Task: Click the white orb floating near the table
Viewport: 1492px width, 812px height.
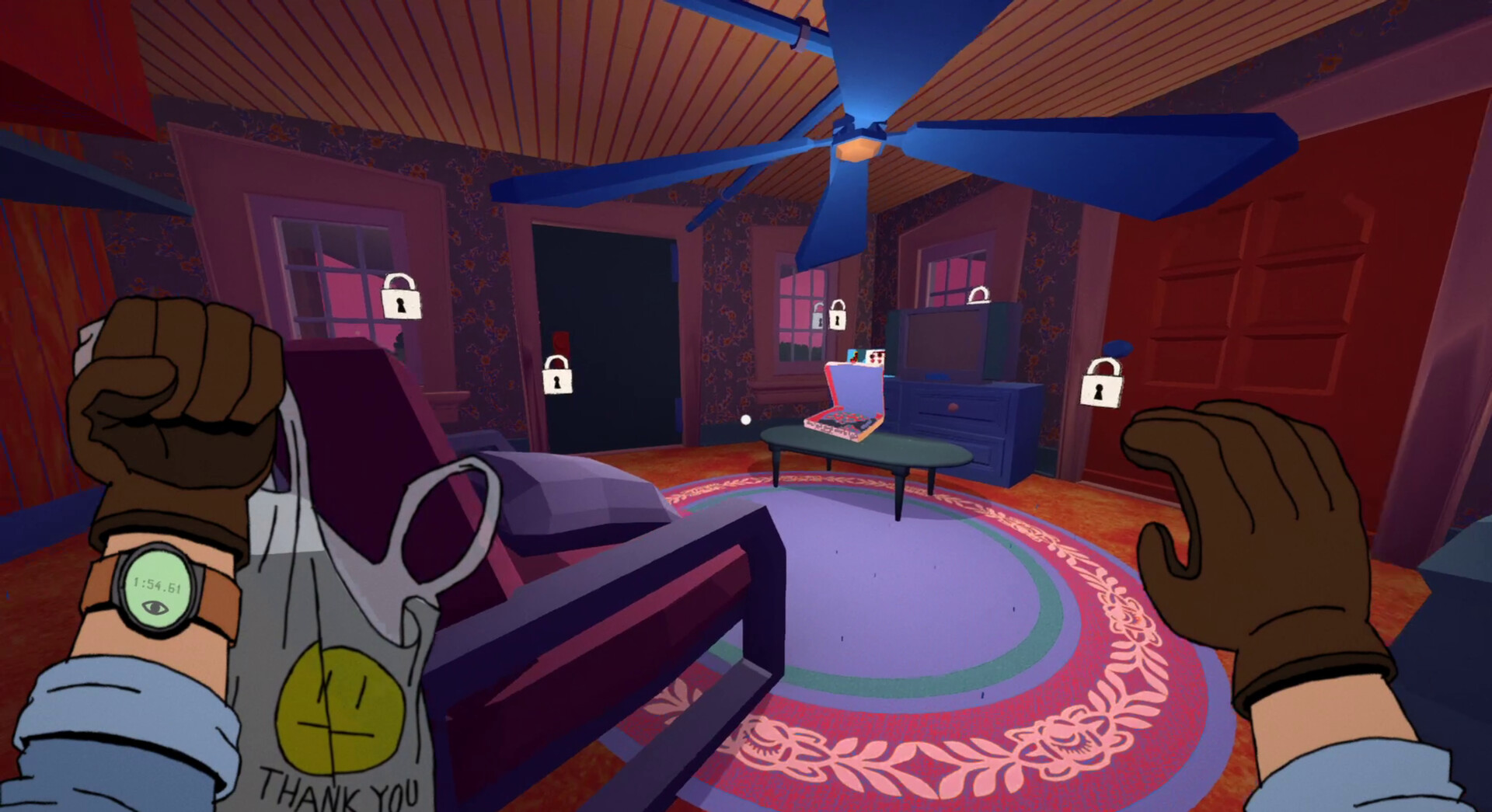Action: (x=746, y=420)
